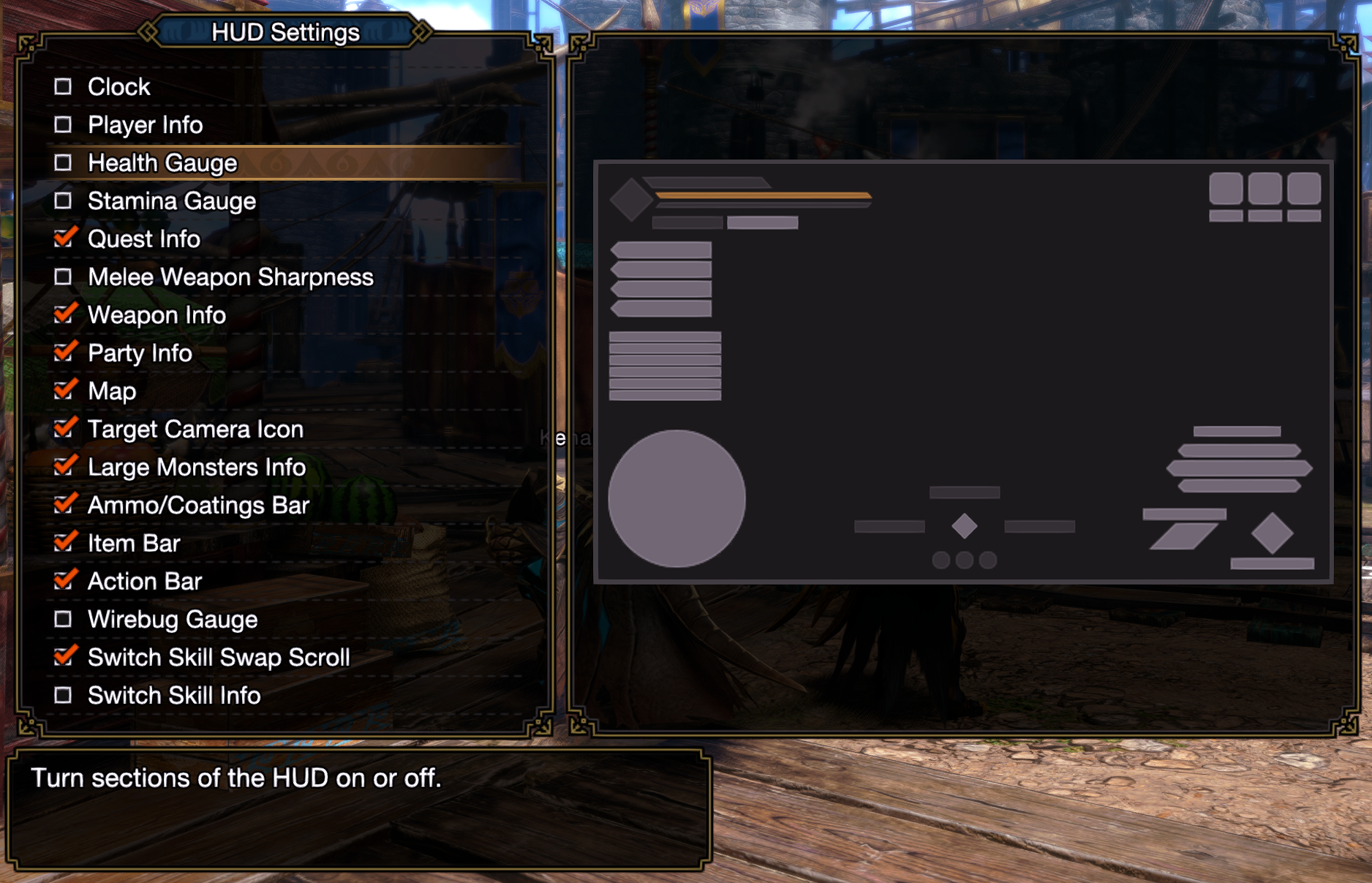
Task: Turn on the Health Gauge option
Action: [x=64, y=163]
